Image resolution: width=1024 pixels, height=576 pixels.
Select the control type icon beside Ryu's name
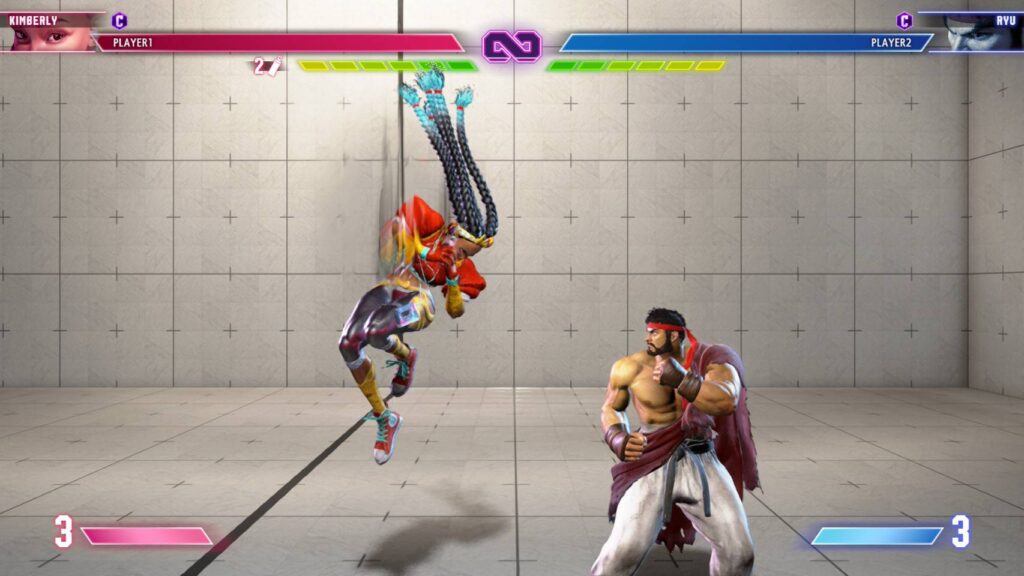[904, 20]
